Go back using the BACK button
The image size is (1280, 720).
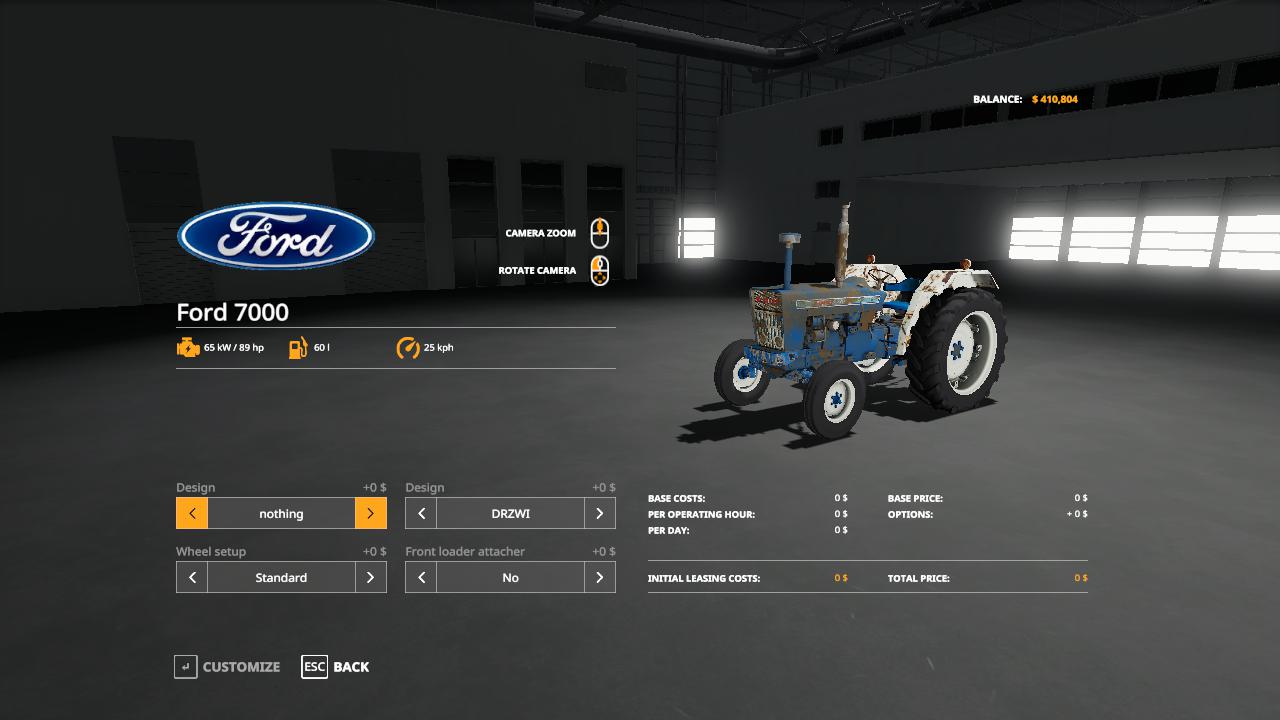click(x=336, y=667)
